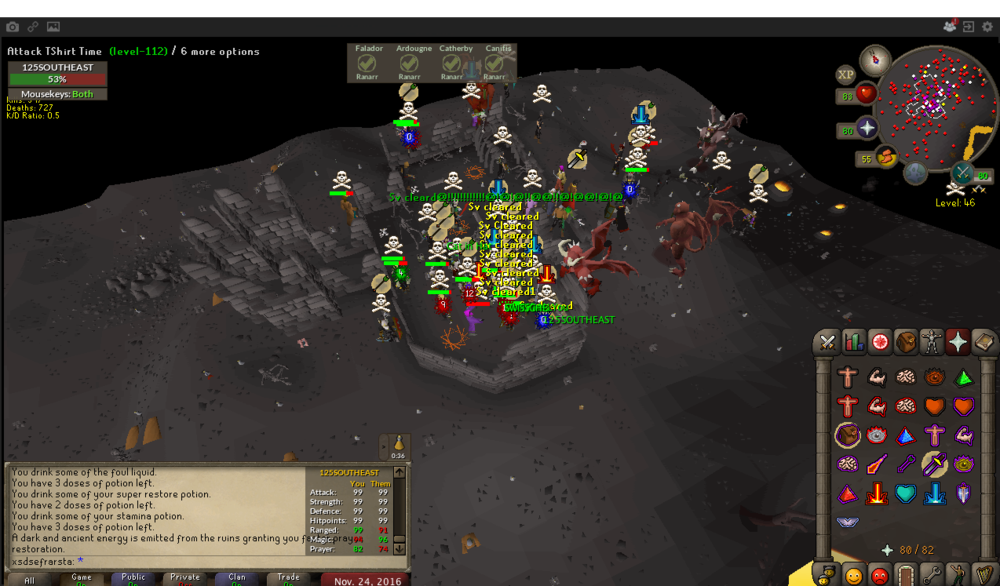Switch to the Stats tab
Screen dimensions: 1000x586
[854, 342]
